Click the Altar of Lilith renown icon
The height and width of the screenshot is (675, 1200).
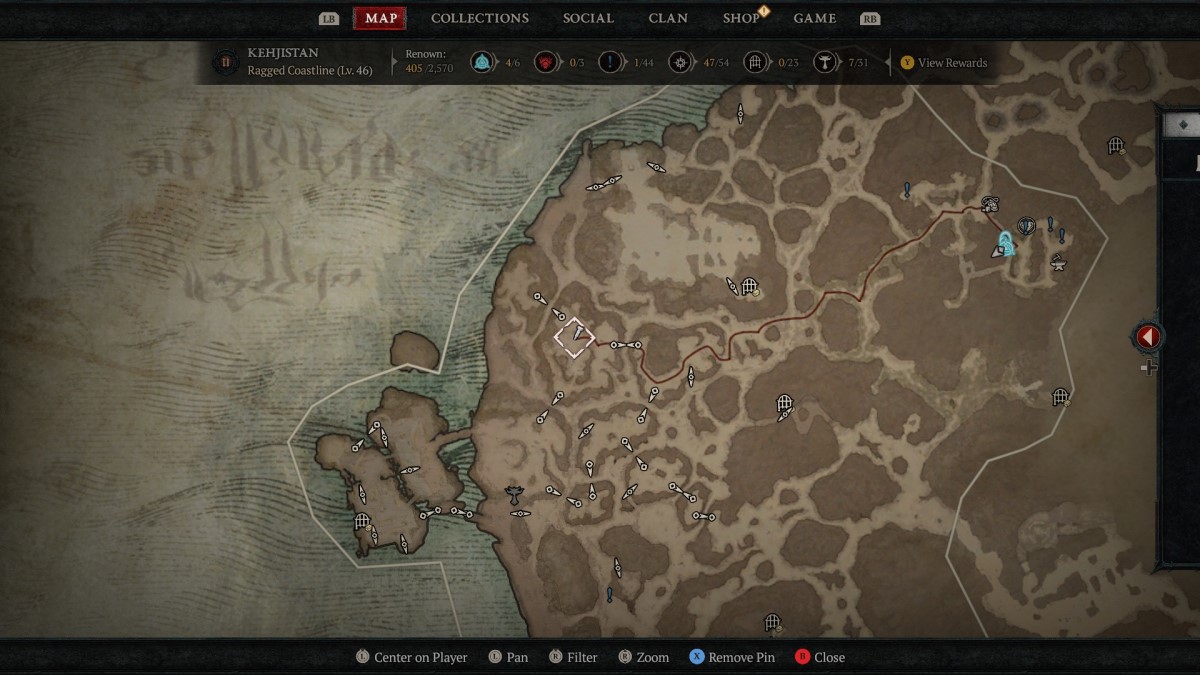pyautogui.click(x=825, y=63)
